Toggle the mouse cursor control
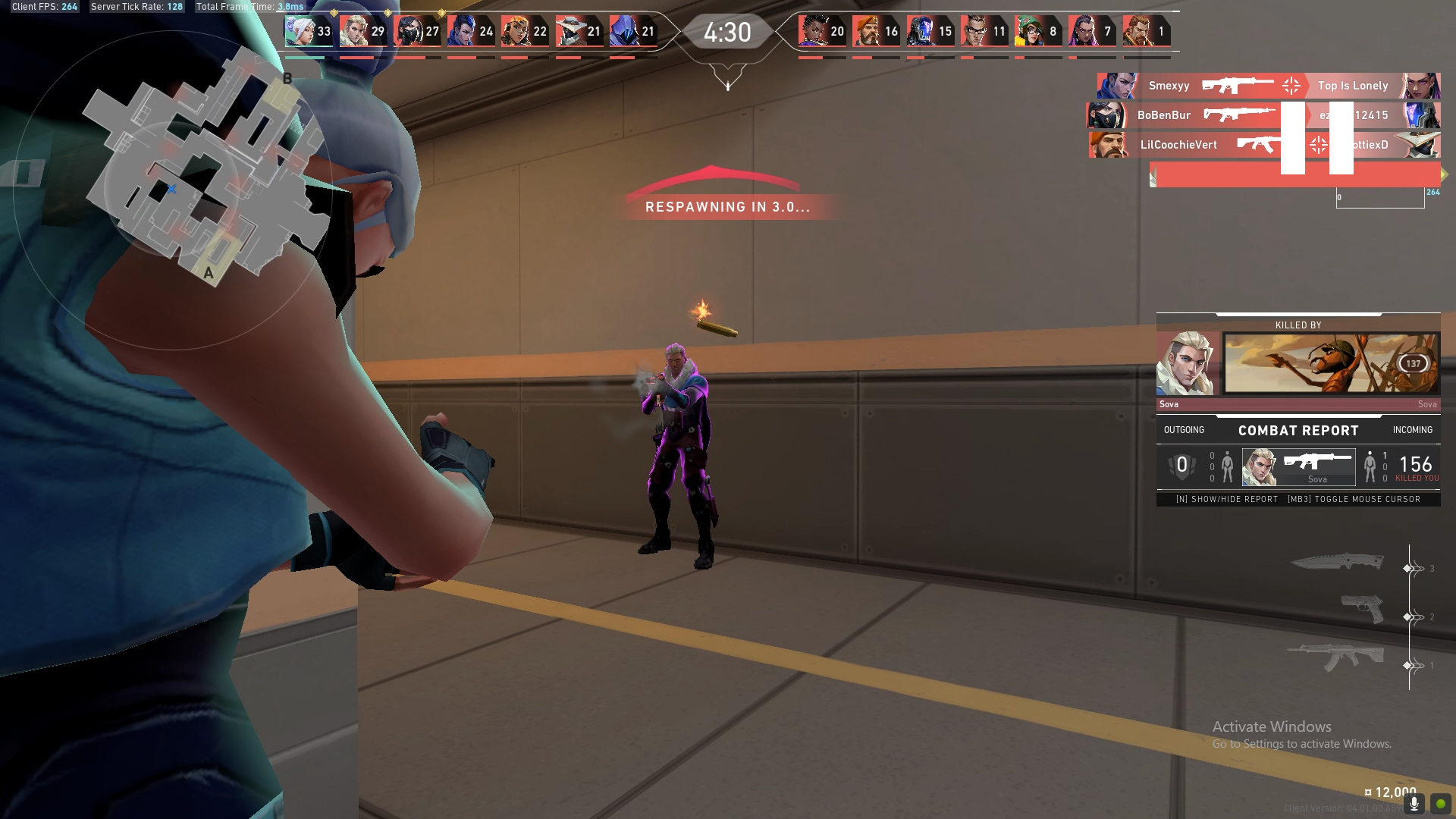Screen dimensions: 1456x819 click(x=1354, y=499)
